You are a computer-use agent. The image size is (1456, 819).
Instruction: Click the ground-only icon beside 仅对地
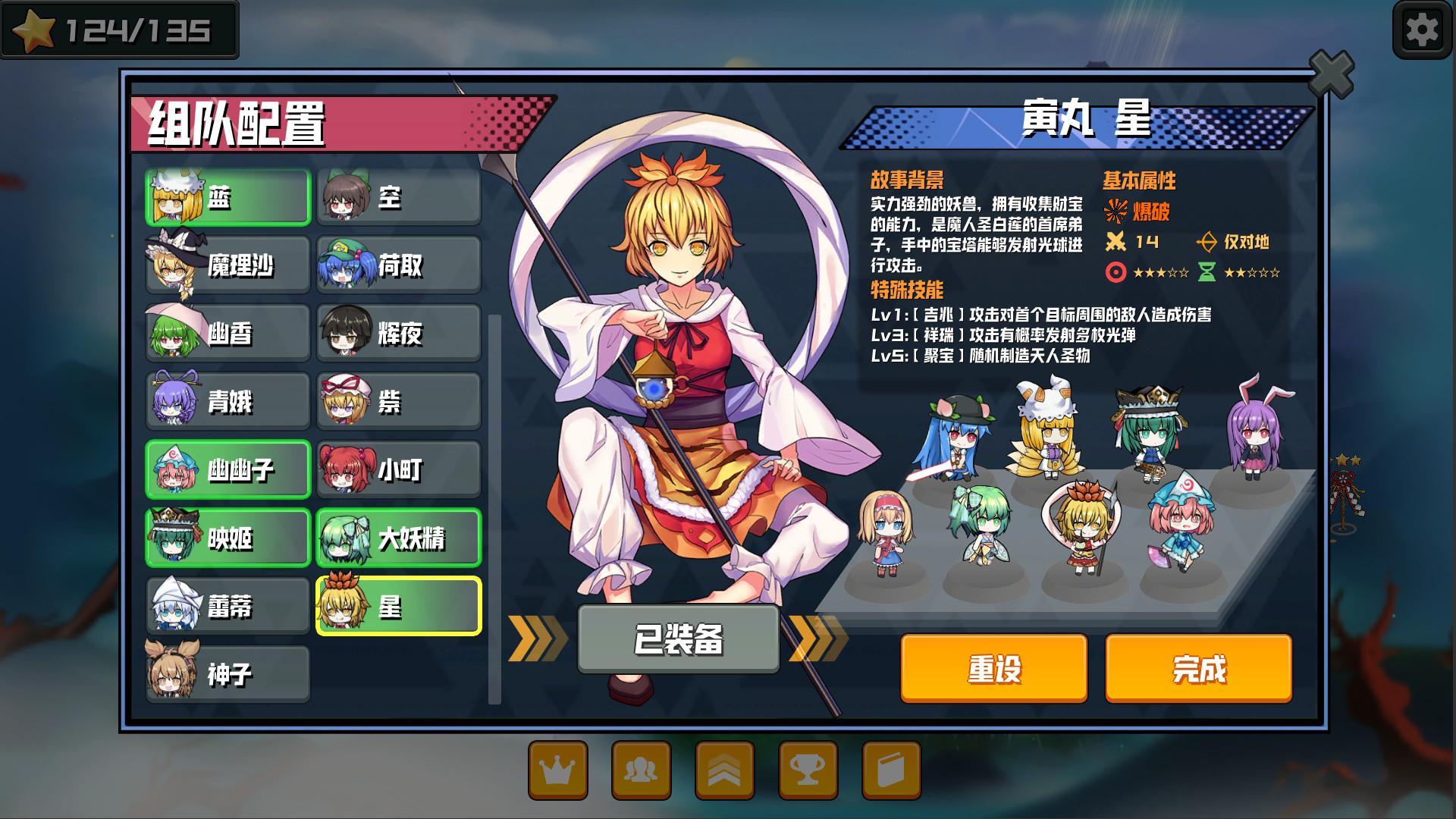click(x=1207, y=243)
